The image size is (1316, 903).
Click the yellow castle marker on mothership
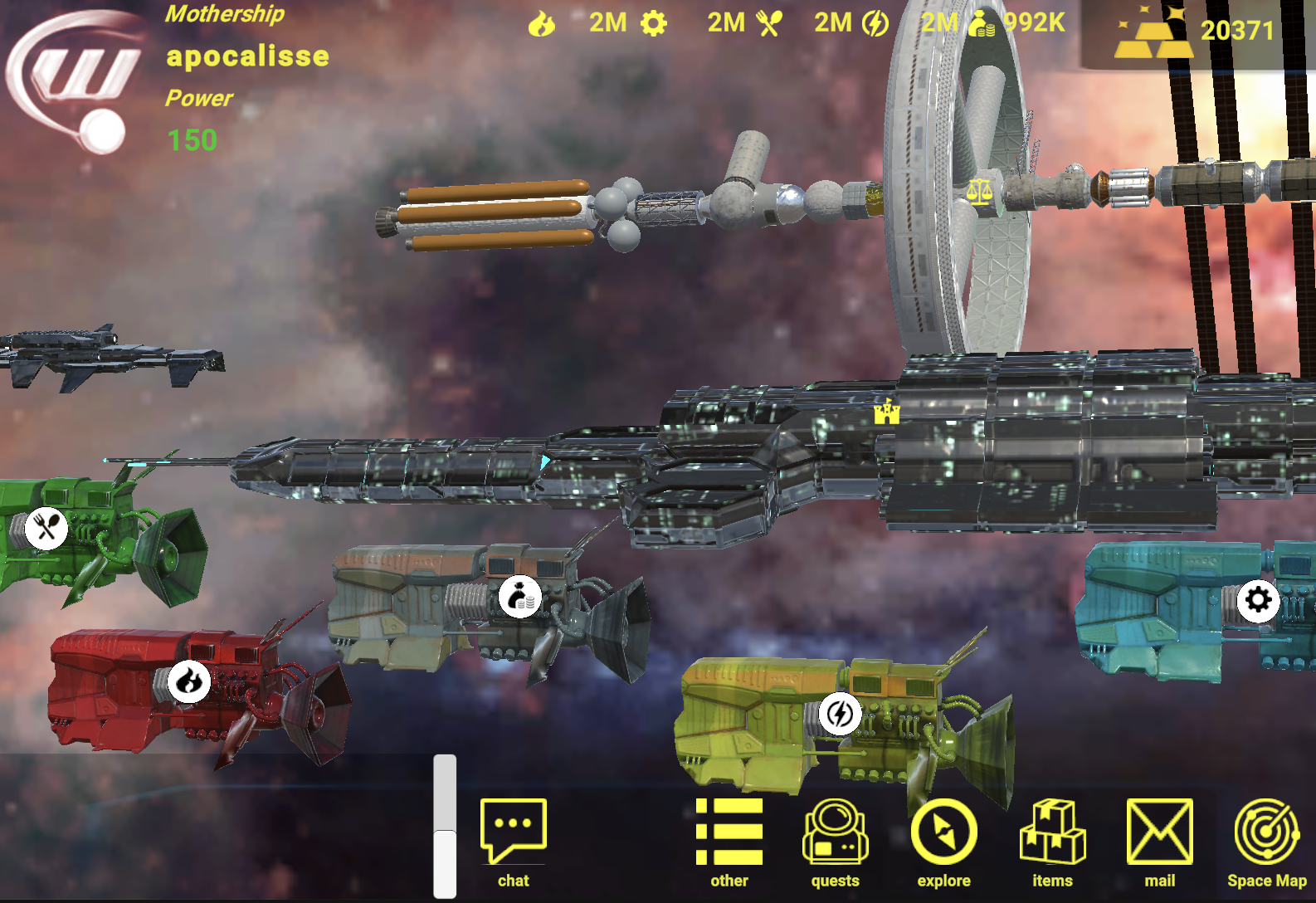(x=886, y=412)
